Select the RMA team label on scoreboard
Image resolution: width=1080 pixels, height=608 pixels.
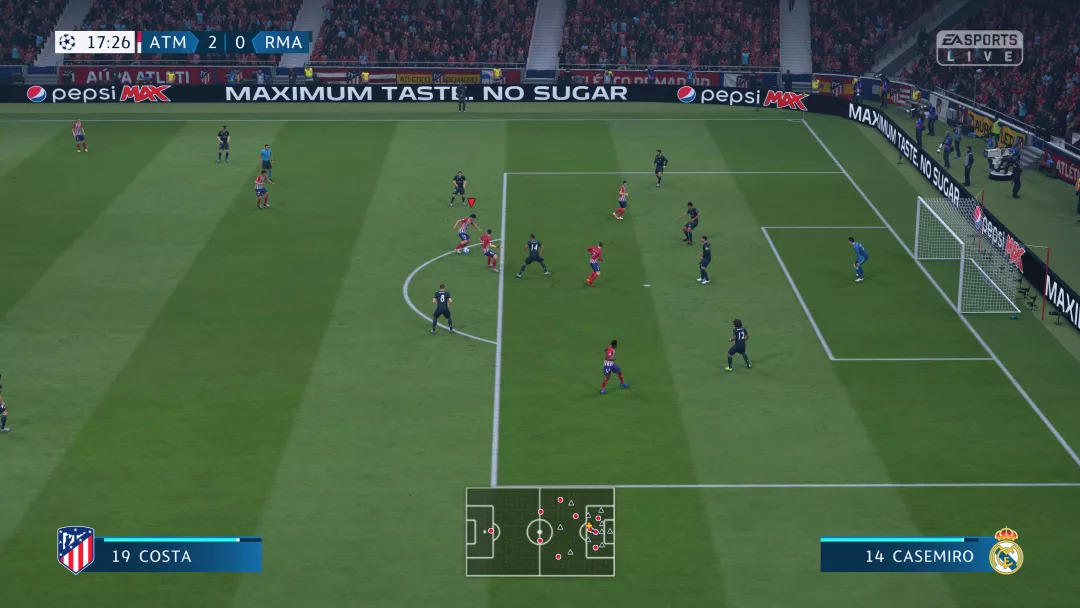[x=283, y=42]
